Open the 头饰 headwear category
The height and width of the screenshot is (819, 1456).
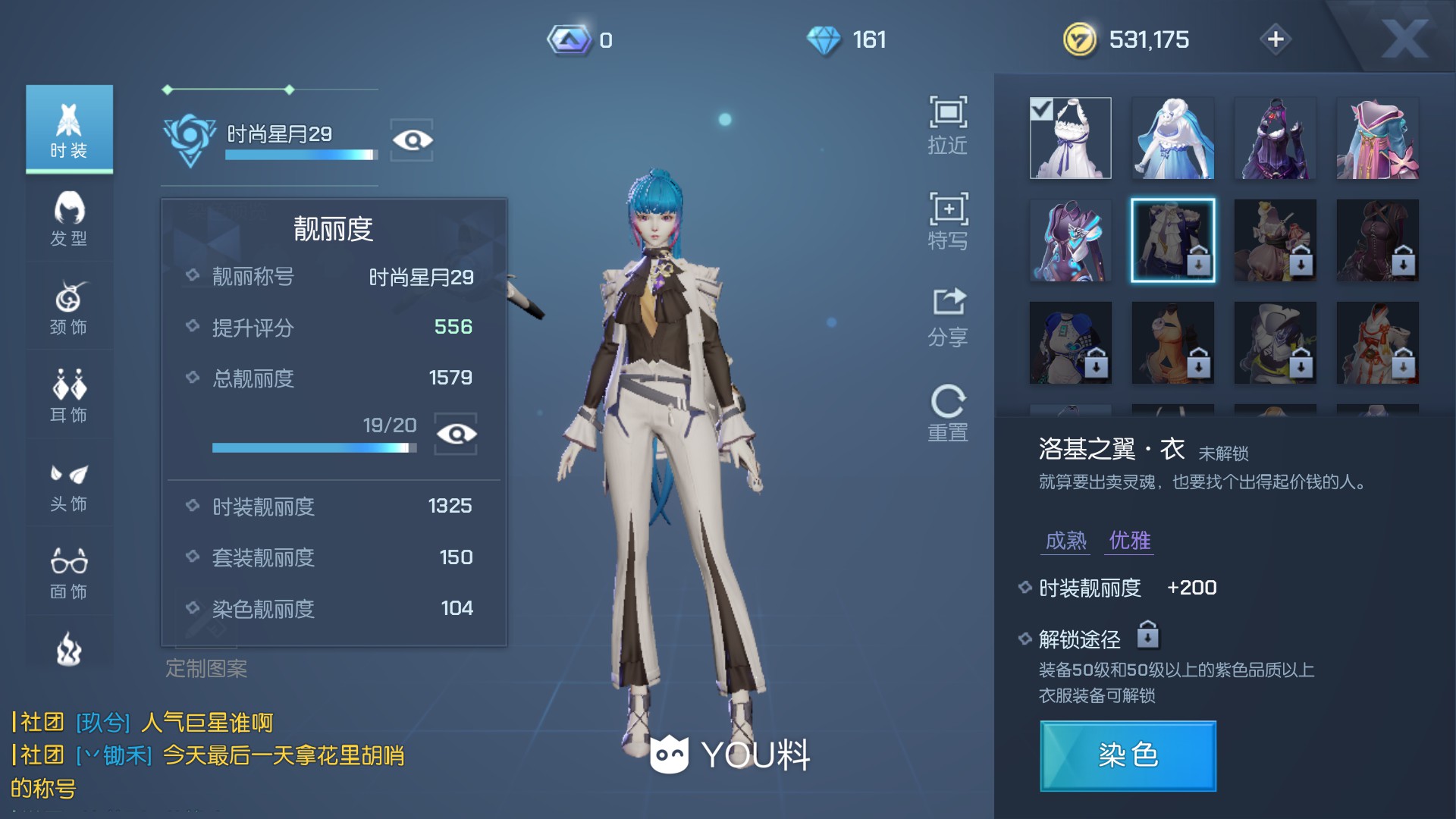[x=69, y=485]
